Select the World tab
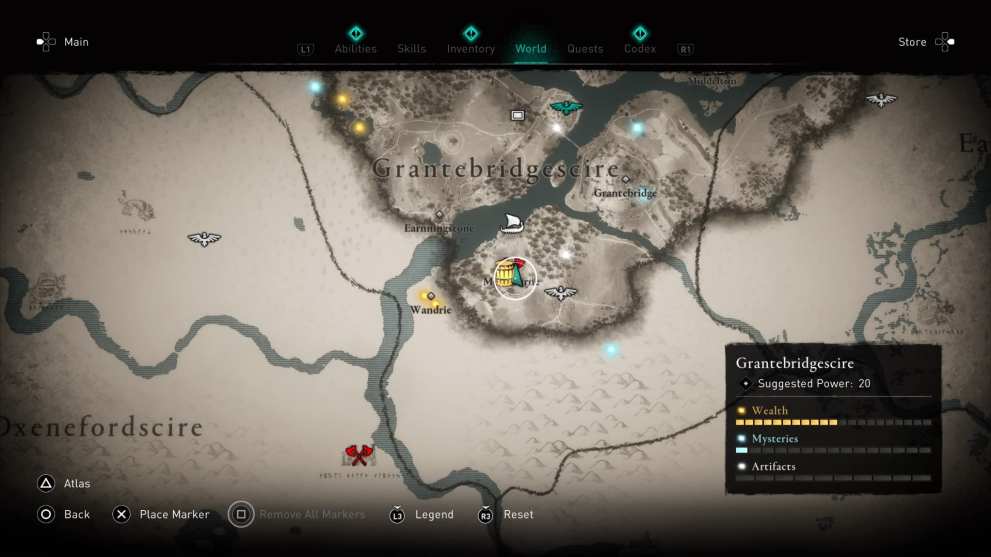The image size is (991, 557). [530, 48]
